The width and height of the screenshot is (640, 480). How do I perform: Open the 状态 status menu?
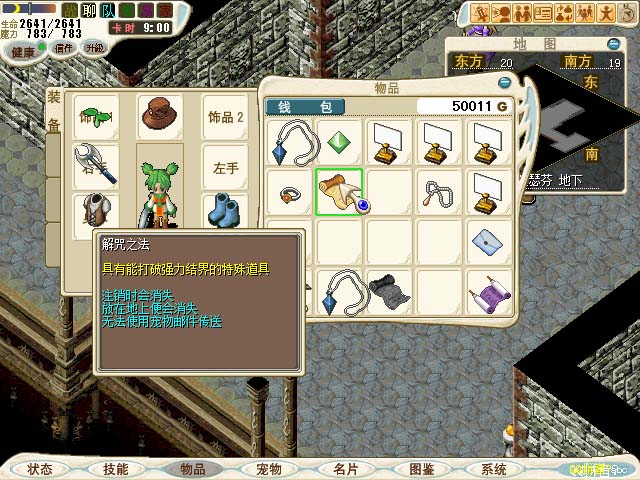(x=41, y=468)
